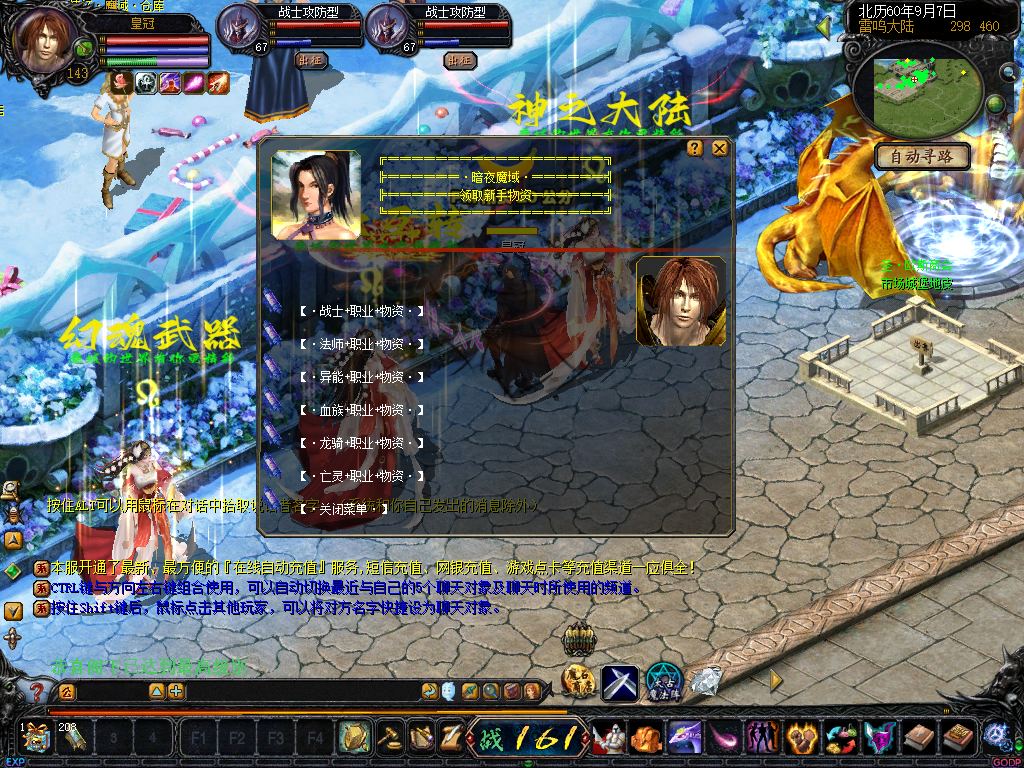Select the 法师+职业+物资 option
Image resolution: width=1024 pixels, height=768 pixels.
pos(360,344)
